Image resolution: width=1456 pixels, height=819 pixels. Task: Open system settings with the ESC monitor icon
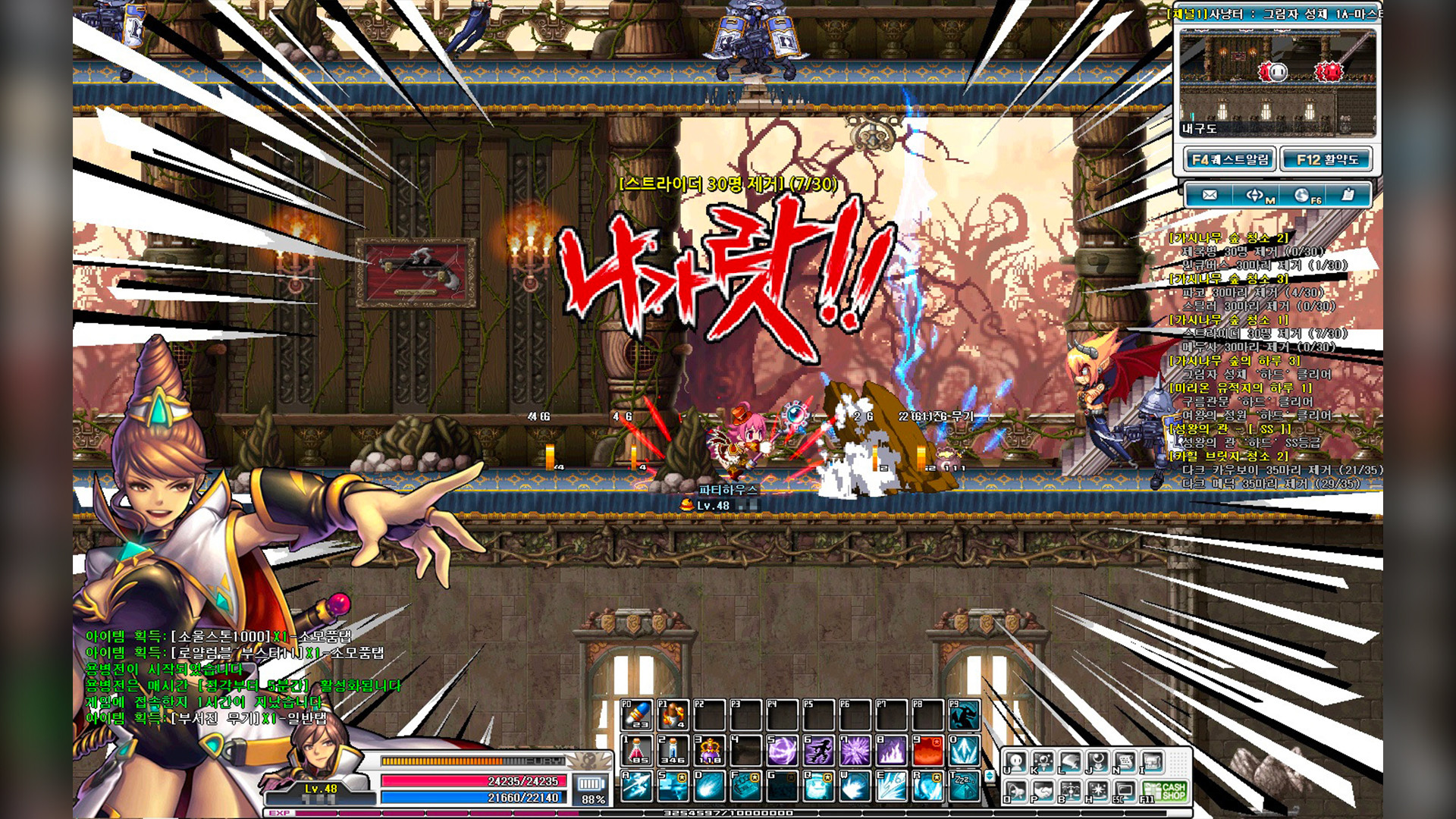click(x=1126, y=791)
